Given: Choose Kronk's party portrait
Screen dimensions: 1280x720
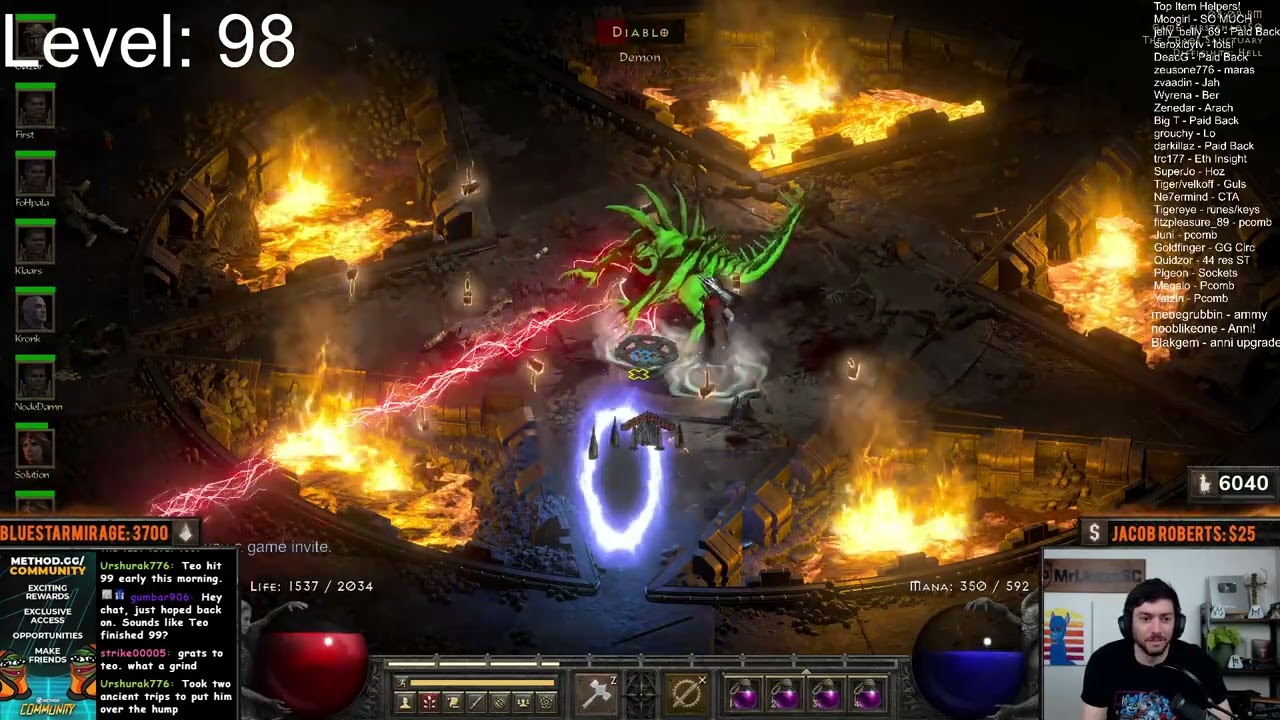Looking at the screenshot, I should point(35,312).
